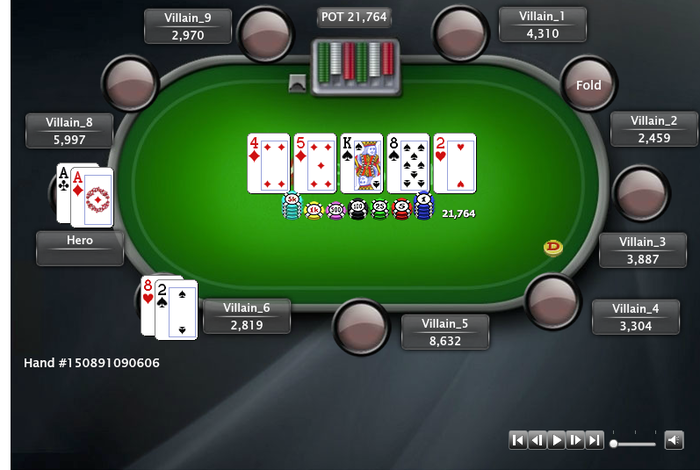Toggle the sound speaker button
The image size is (700, 470).
click(673, 440)
